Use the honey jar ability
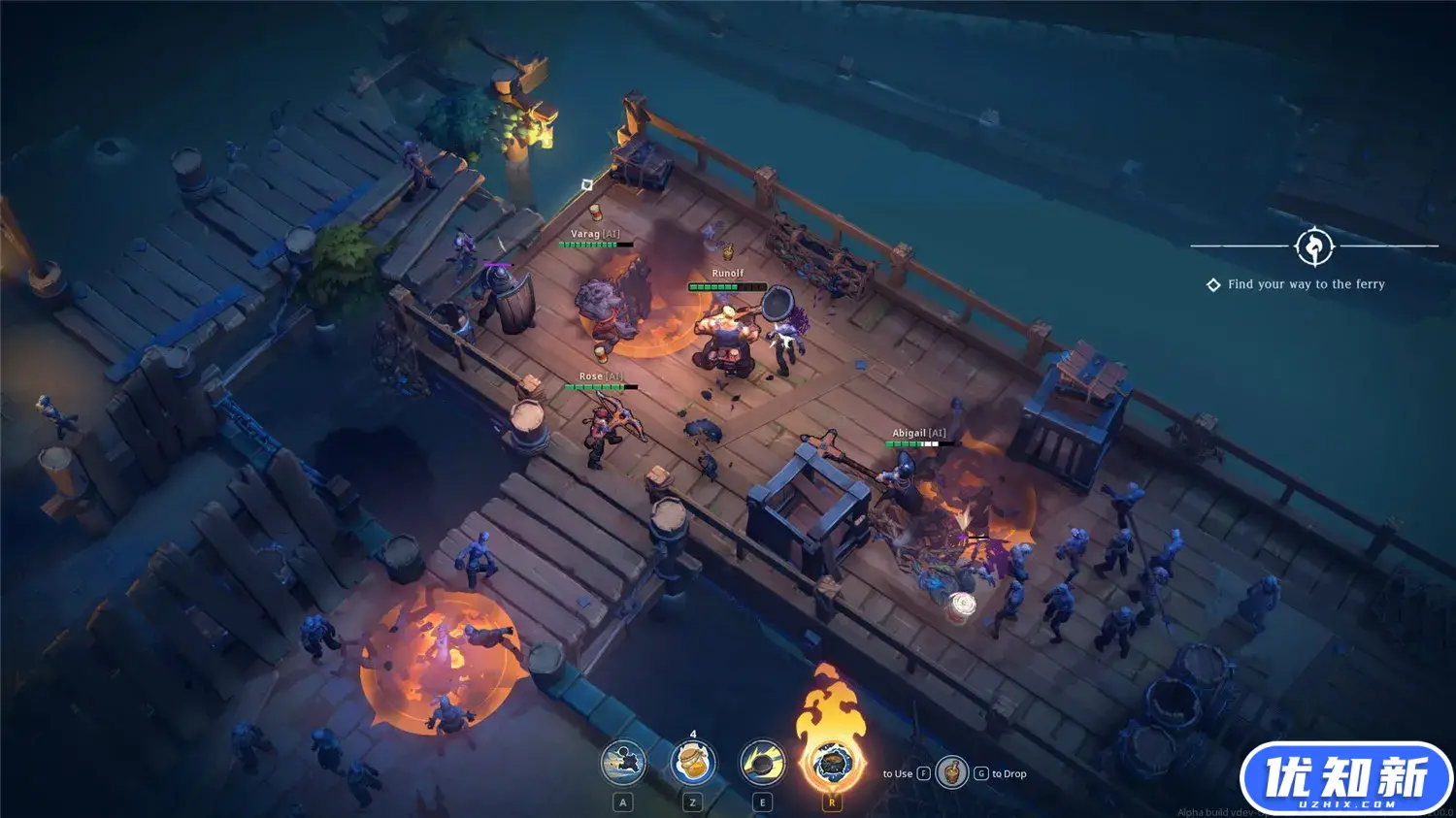Screen dimensions: 1456x818 coord(692,764)
